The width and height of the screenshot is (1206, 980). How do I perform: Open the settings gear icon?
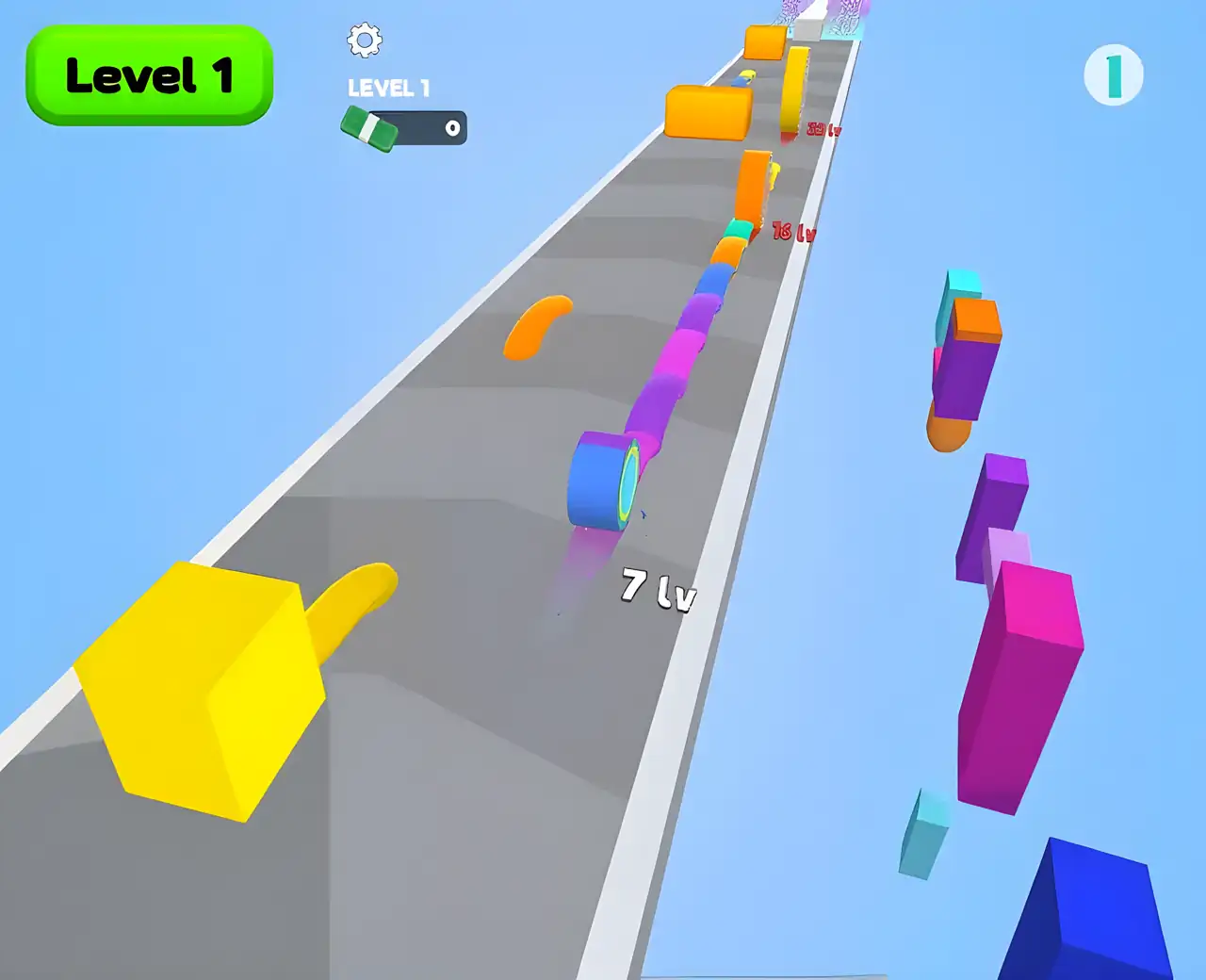click(364, 40)
